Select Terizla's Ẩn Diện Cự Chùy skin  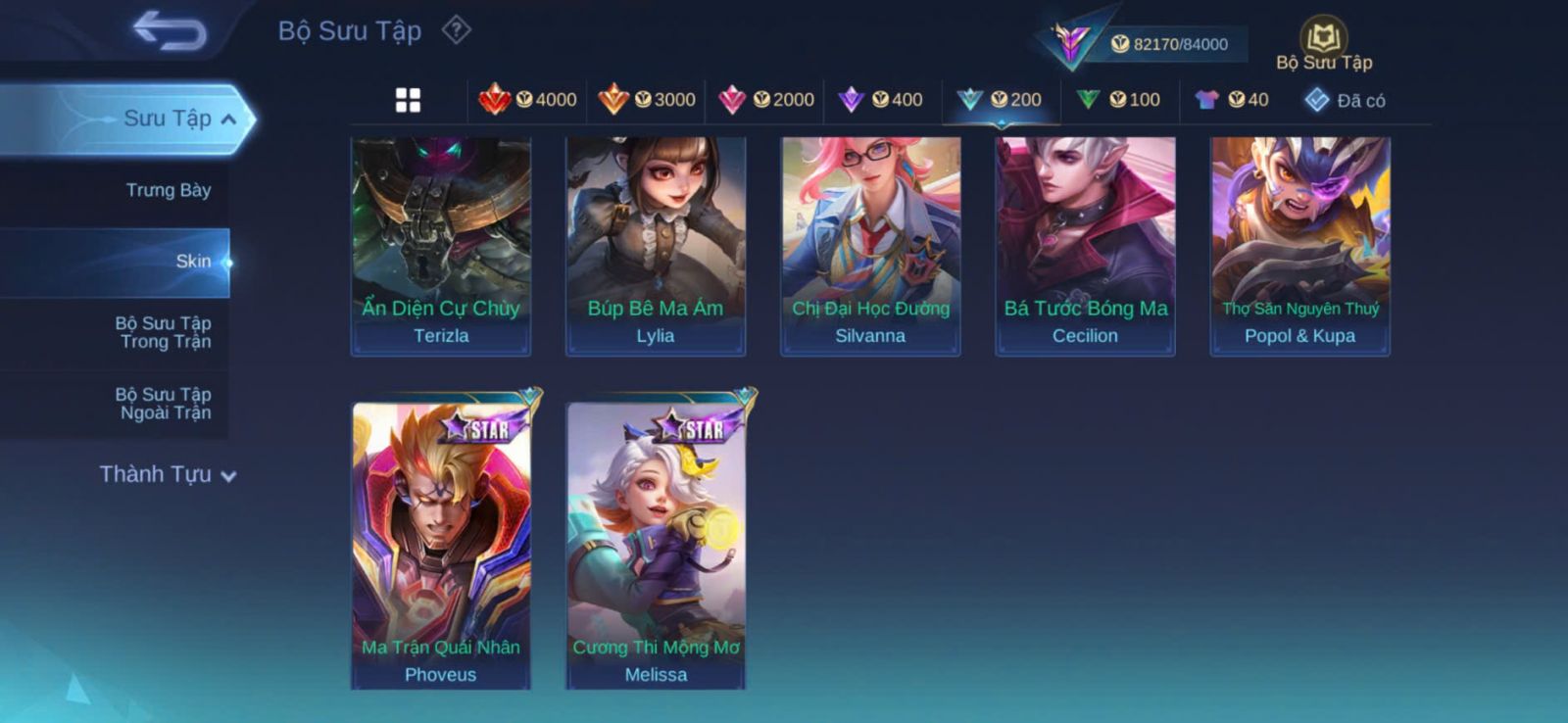[441, 245]
